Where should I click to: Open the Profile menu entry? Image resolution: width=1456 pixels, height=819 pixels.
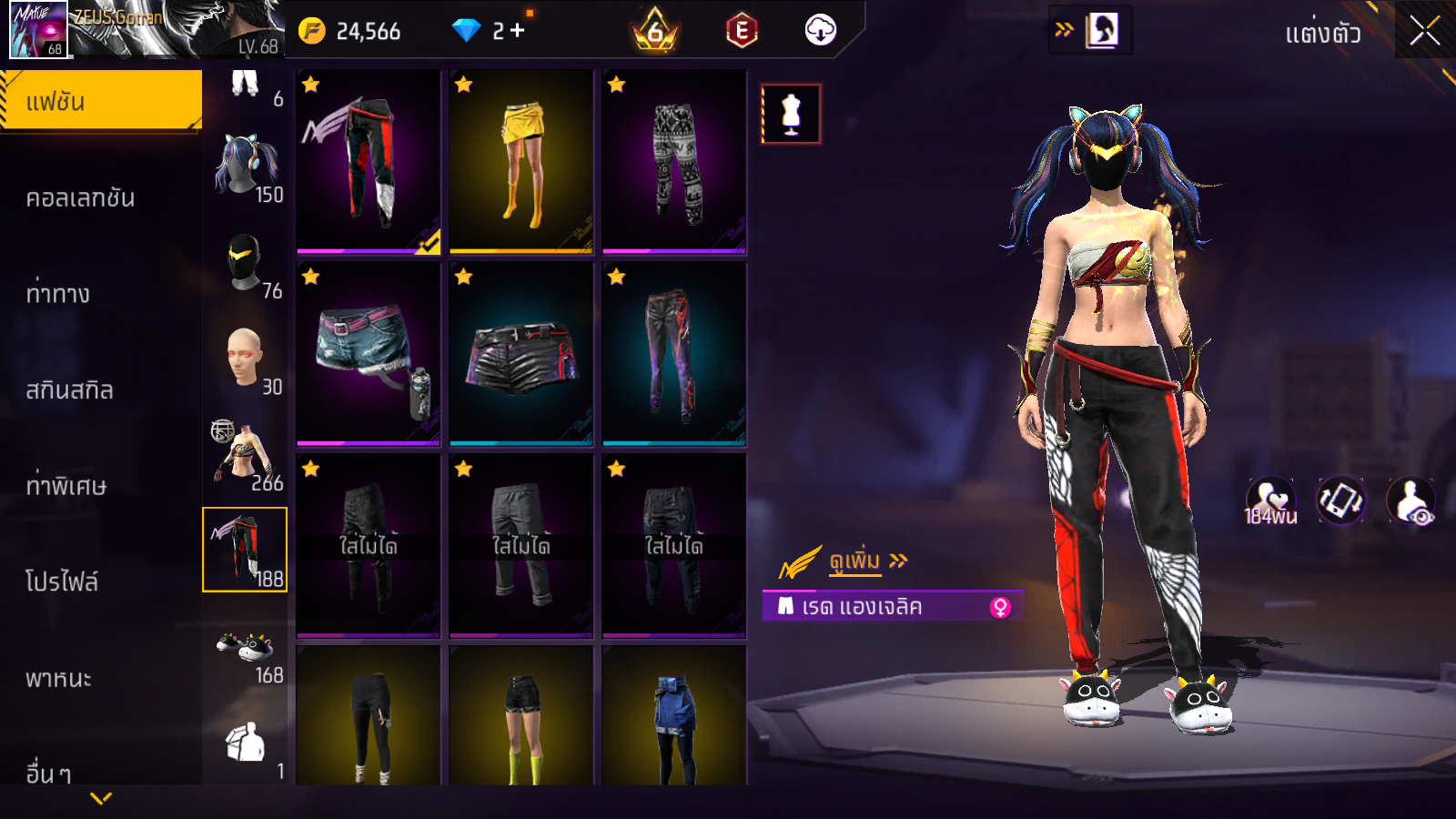(x=62, y=581)
